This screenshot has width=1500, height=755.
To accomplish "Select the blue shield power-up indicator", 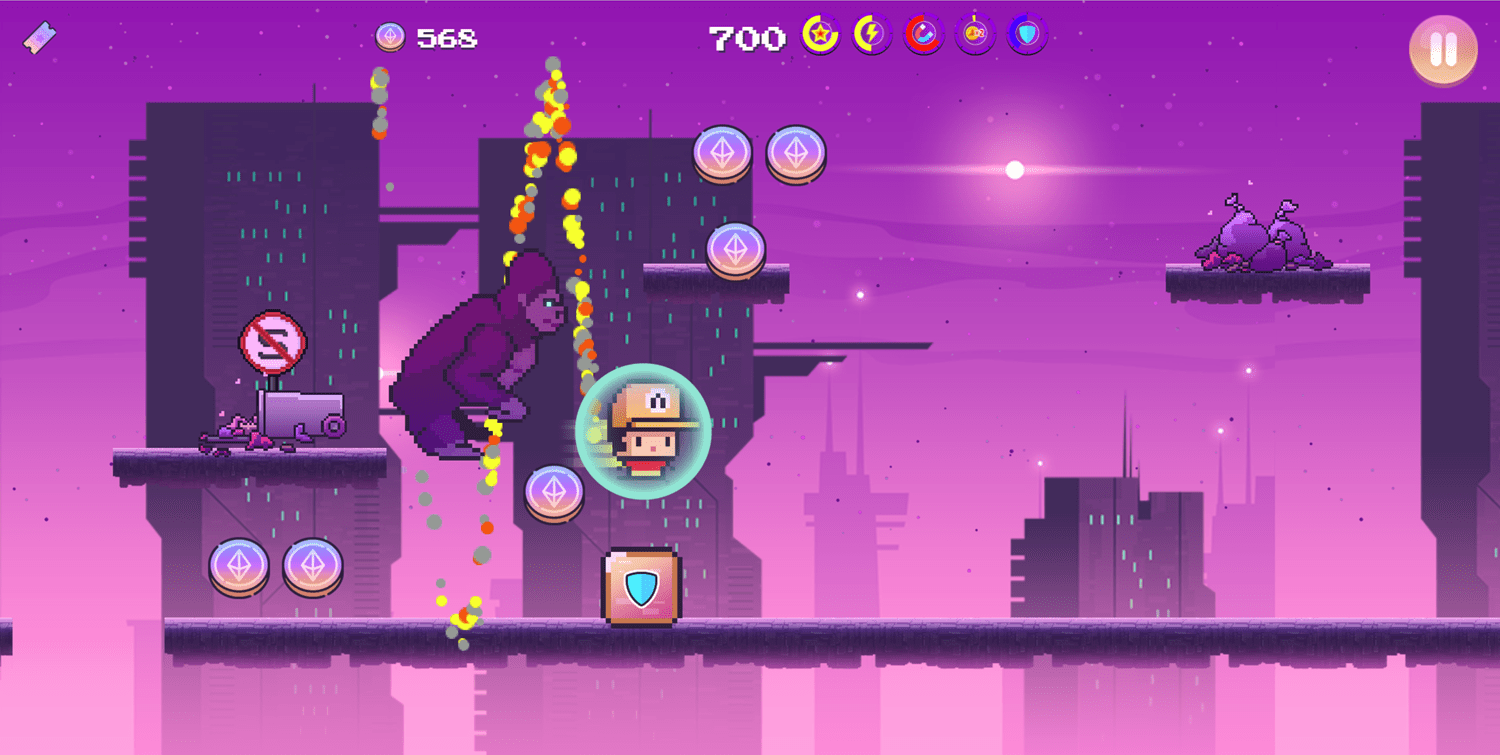I will (1026, 36).
